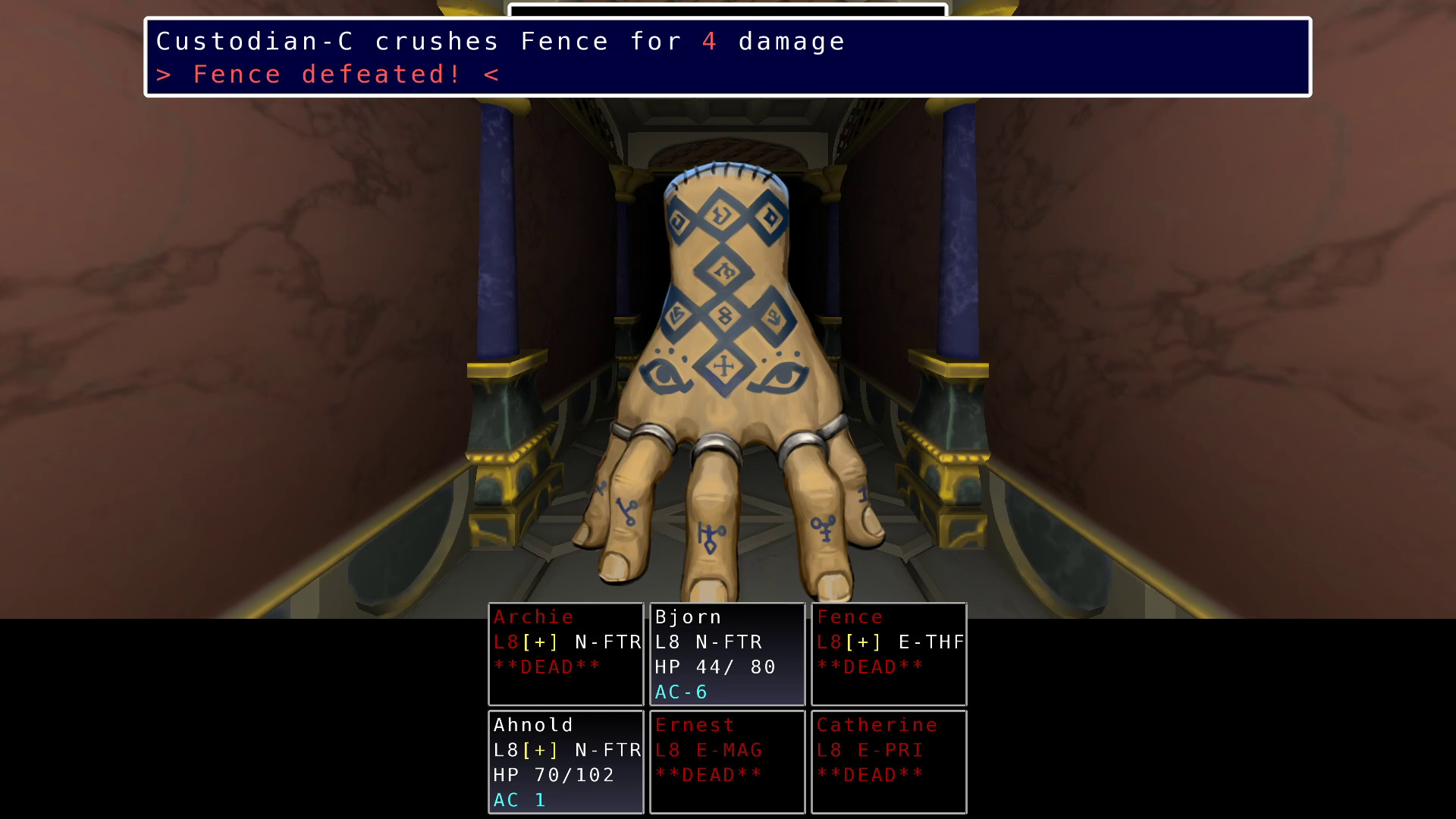Select Catherine's character status panel
The image size is (1456, 819).
click(887, 761)
